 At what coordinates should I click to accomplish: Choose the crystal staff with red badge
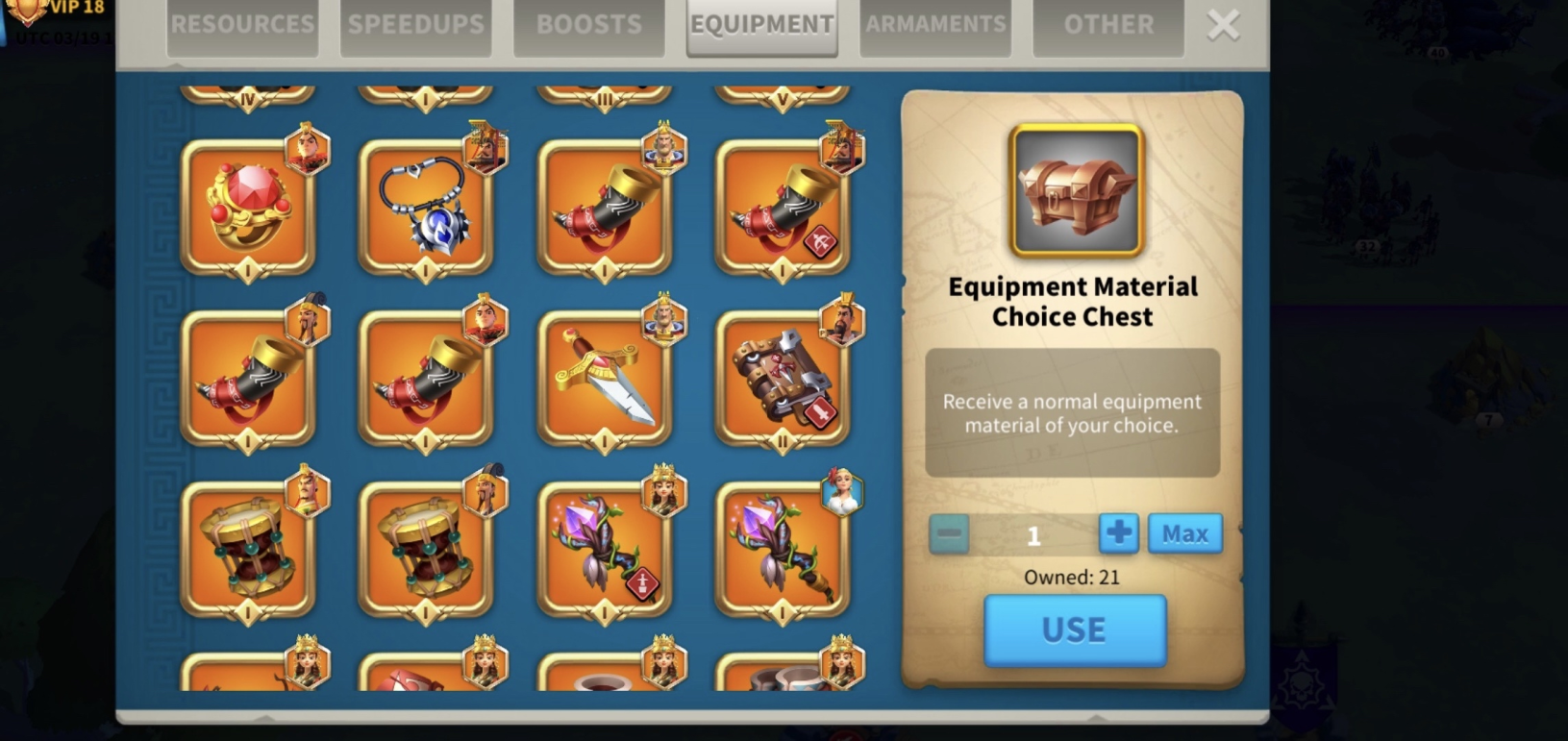(605, 550)
